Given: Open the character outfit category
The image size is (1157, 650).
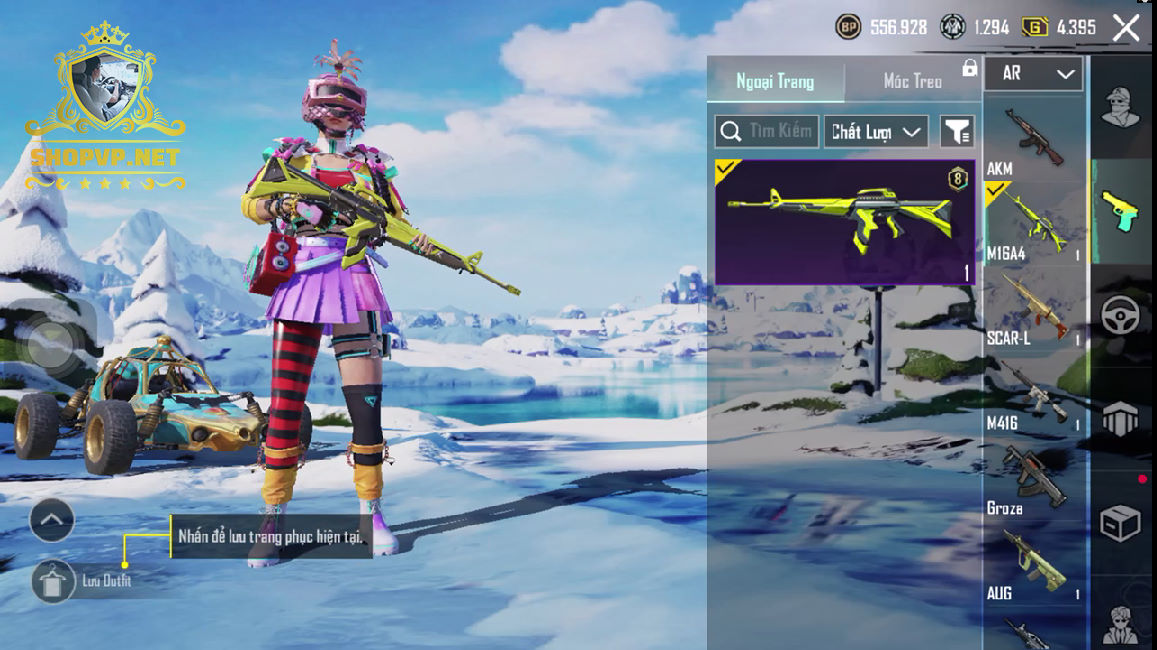Looking at the screenshot, I should point(1120,108).
